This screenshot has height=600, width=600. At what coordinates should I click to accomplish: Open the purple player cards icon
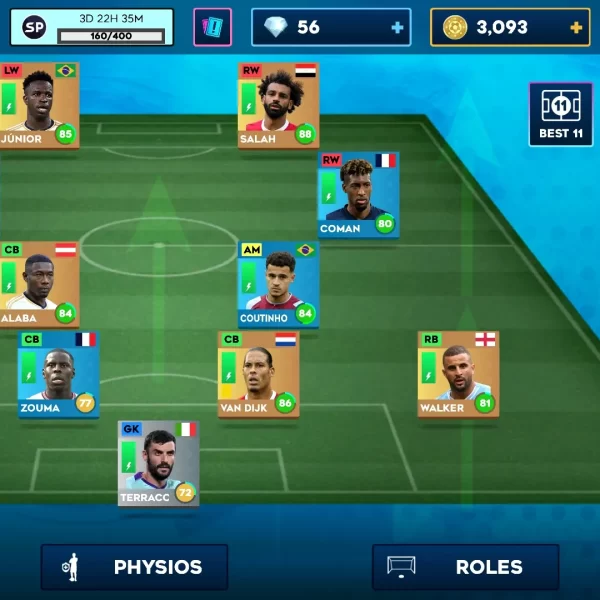(212, 27)
